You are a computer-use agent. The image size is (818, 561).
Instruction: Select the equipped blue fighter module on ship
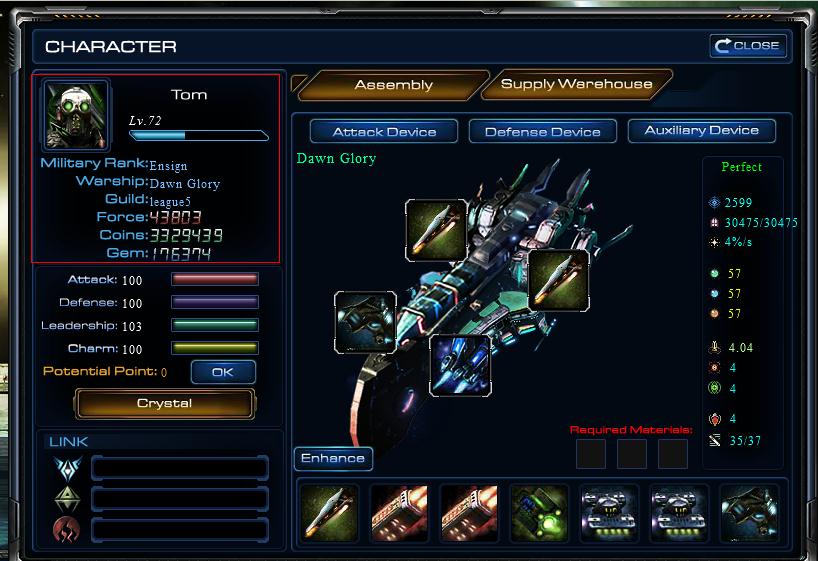click(x=460, y=364)
